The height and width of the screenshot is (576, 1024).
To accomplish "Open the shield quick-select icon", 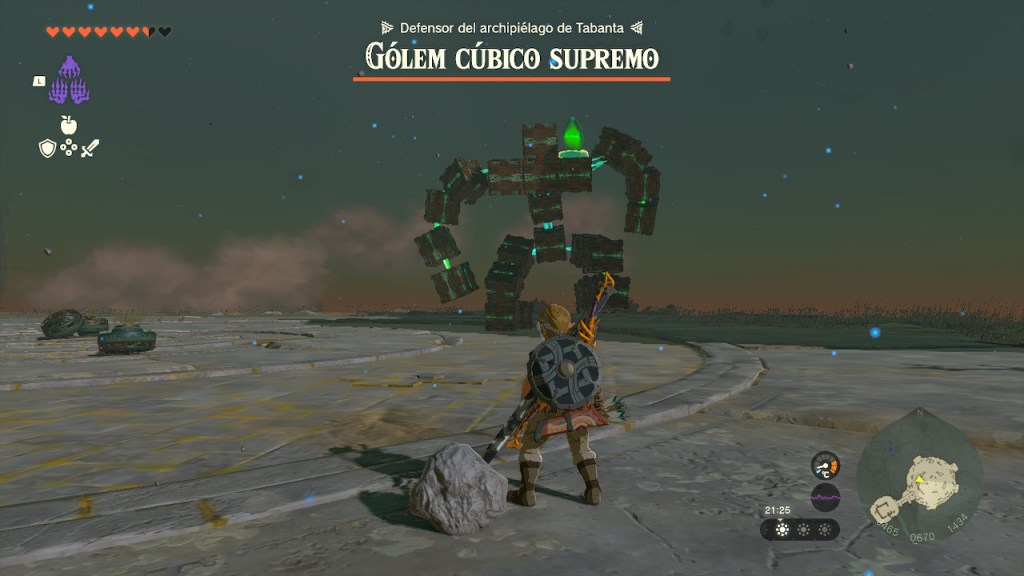I will (x=47, y=148).
